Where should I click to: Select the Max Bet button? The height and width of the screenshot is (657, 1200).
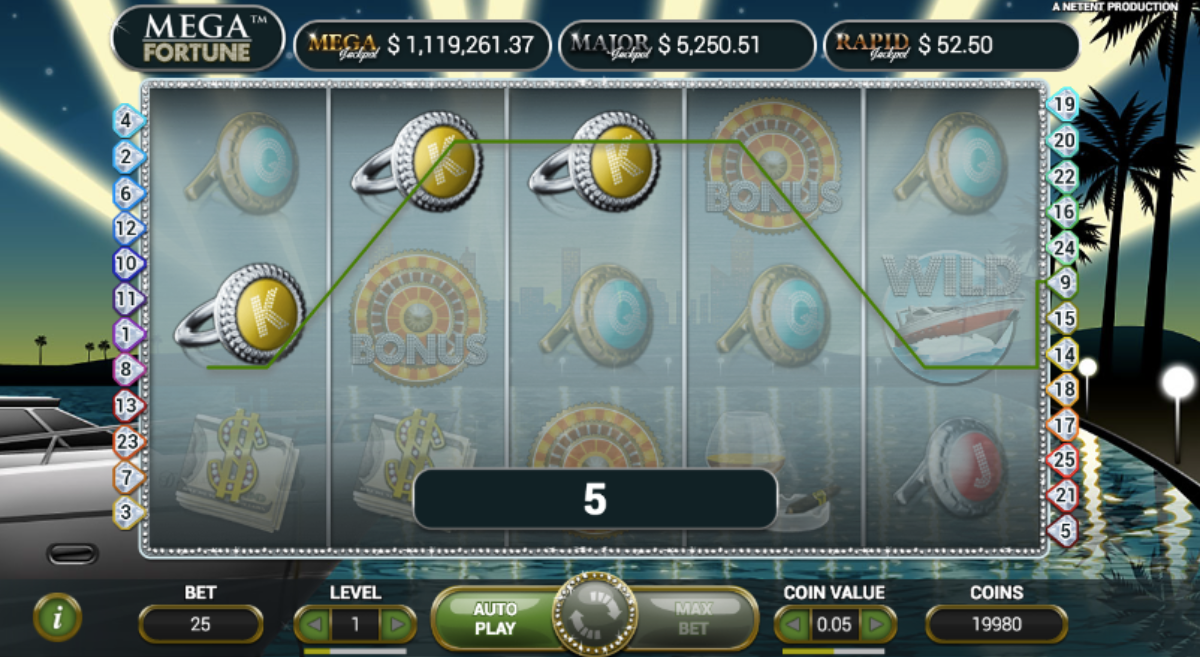[693, 619]
